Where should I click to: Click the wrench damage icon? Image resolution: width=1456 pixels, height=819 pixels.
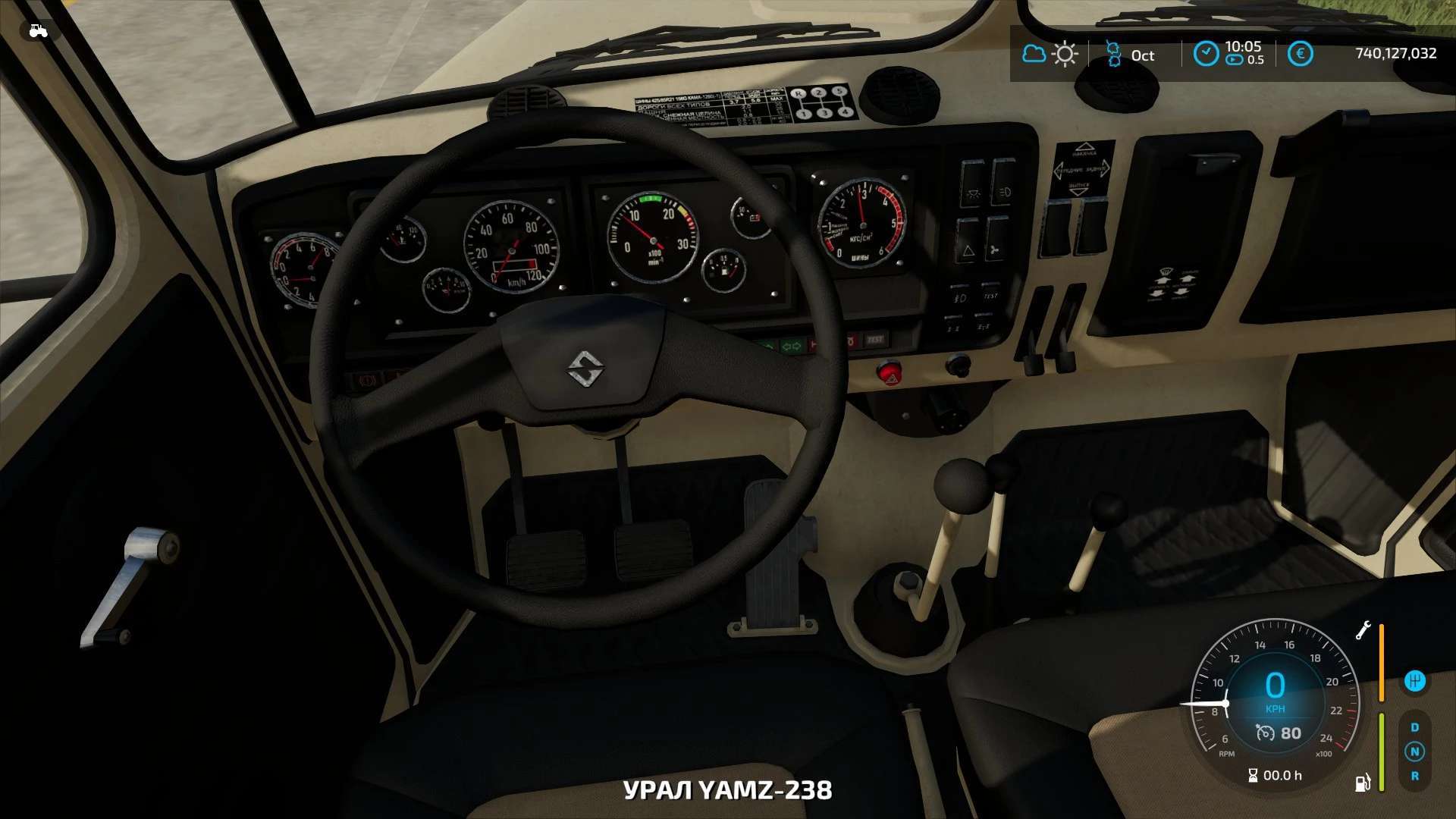[x=1363, y=630]
